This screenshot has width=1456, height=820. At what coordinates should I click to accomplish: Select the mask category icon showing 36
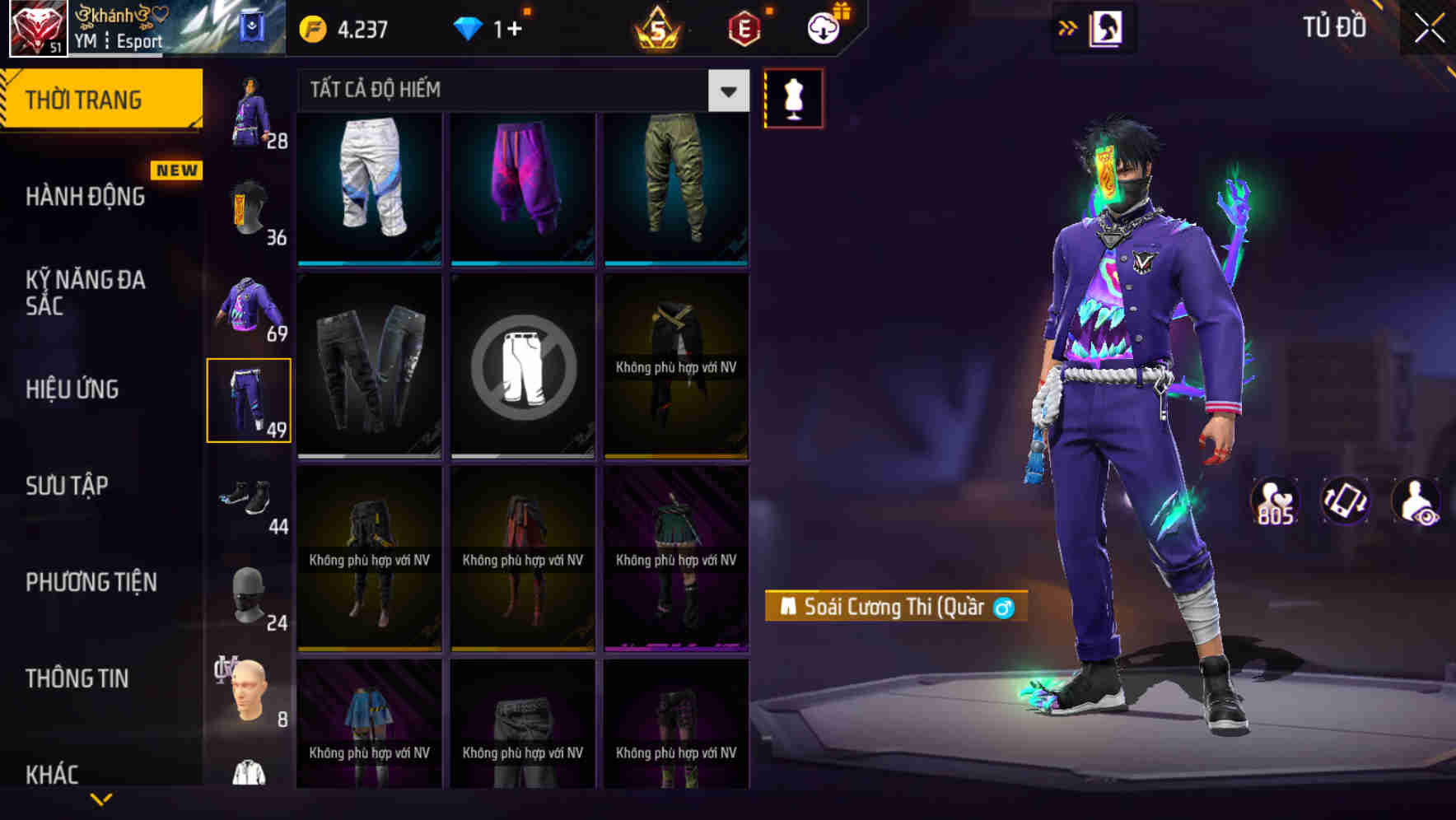(250, 206)
